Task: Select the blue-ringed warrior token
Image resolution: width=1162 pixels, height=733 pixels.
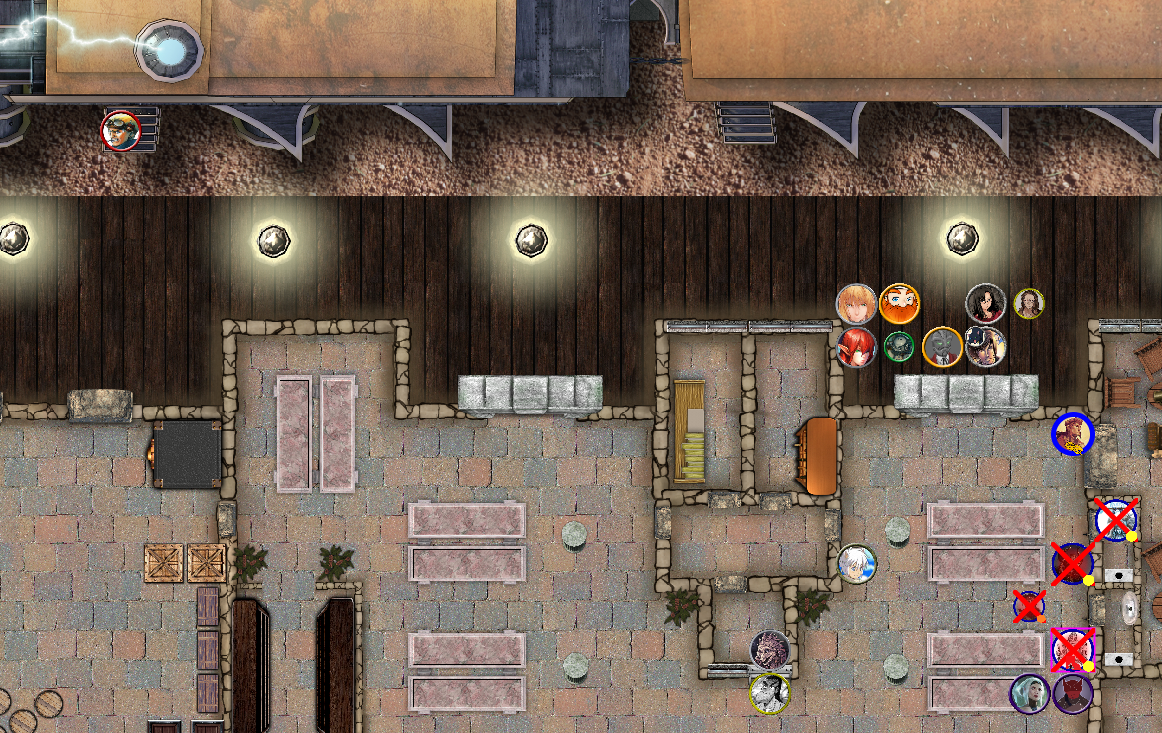Action: pos(1073,434)
